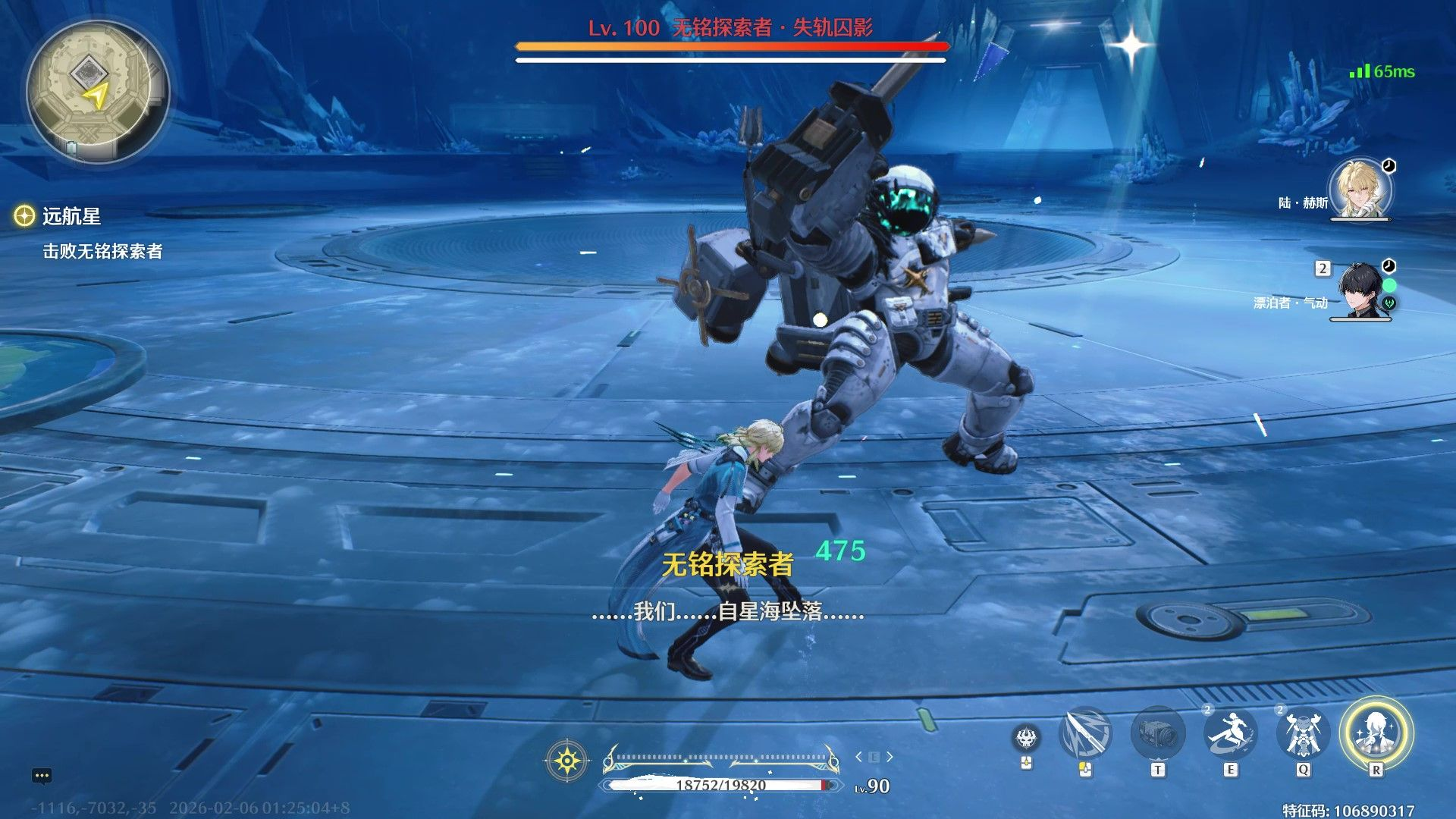Use the camera utility gadget icon
The width and height of the screenshot is (1456, 819).
(1157, 734)
